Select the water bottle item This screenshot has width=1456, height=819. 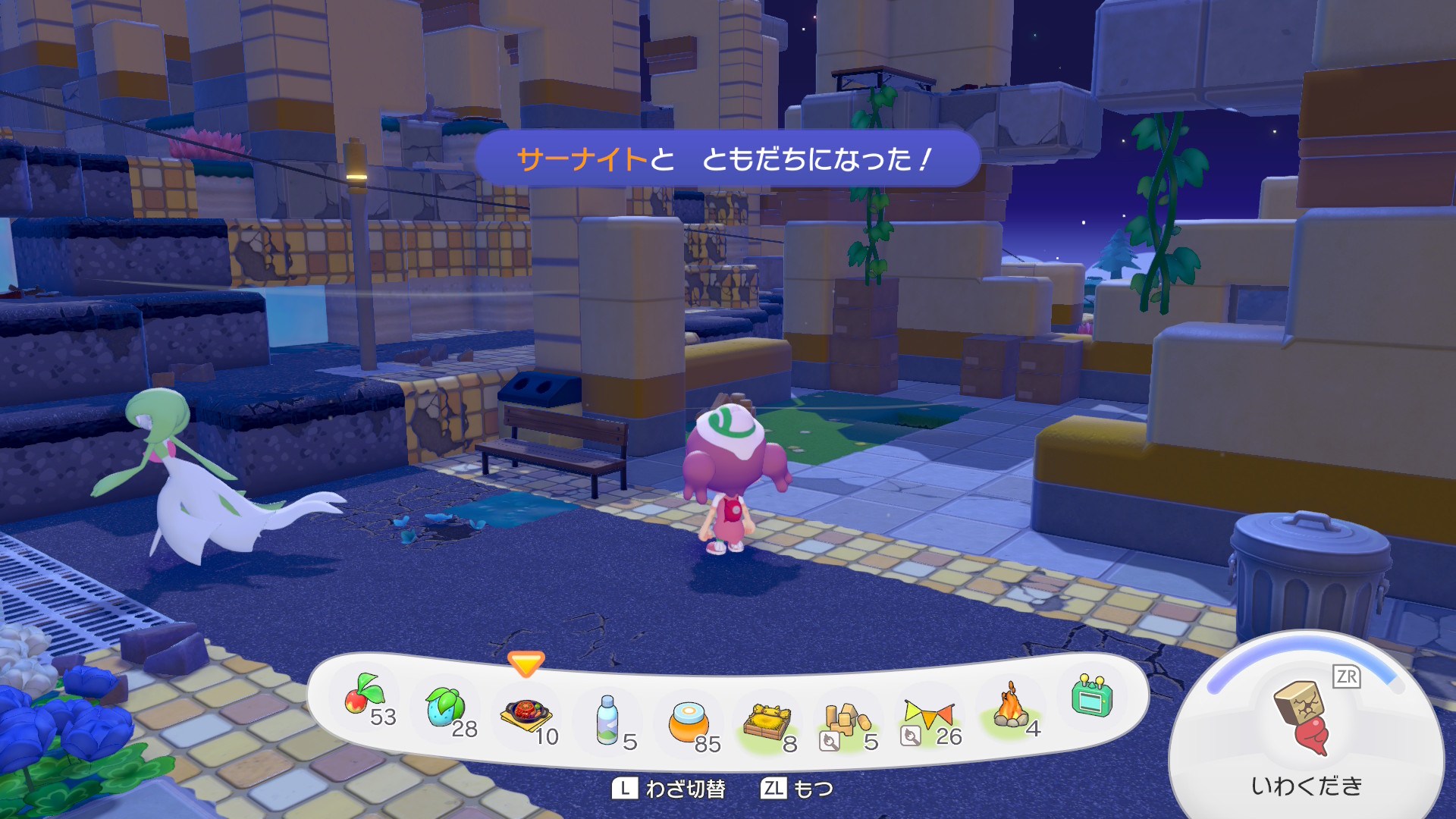tap(607, 719)
